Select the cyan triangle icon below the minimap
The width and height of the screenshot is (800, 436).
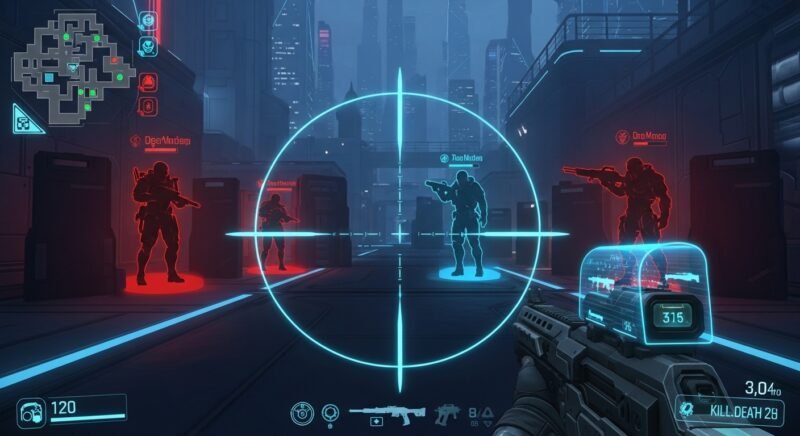[28, 119]
